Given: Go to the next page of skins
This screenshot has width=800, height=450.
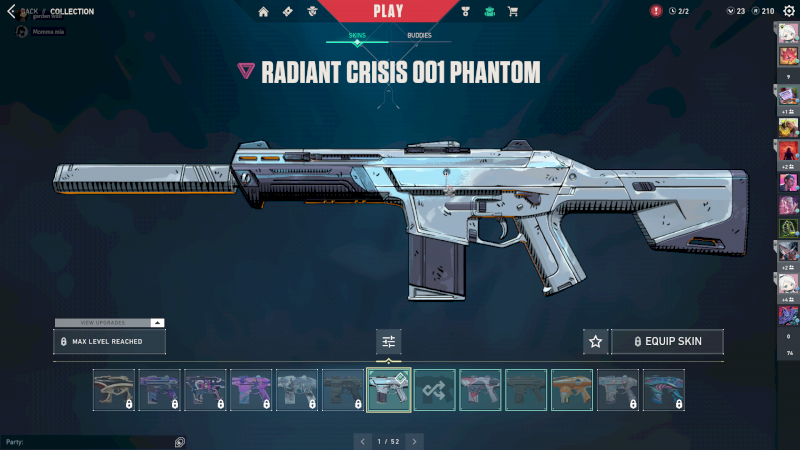Looking at the screenshot, I should pos(415,440).
